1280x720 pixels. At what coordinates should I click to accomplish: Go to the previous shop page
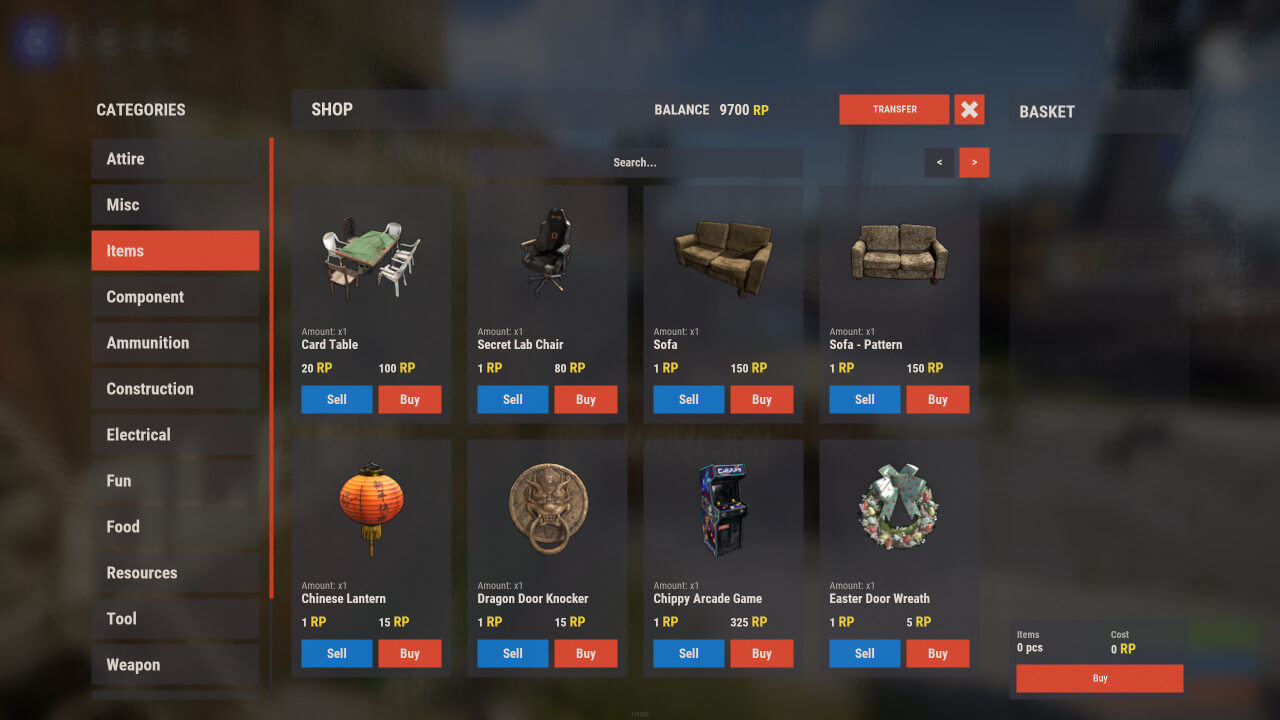(938, 162)
